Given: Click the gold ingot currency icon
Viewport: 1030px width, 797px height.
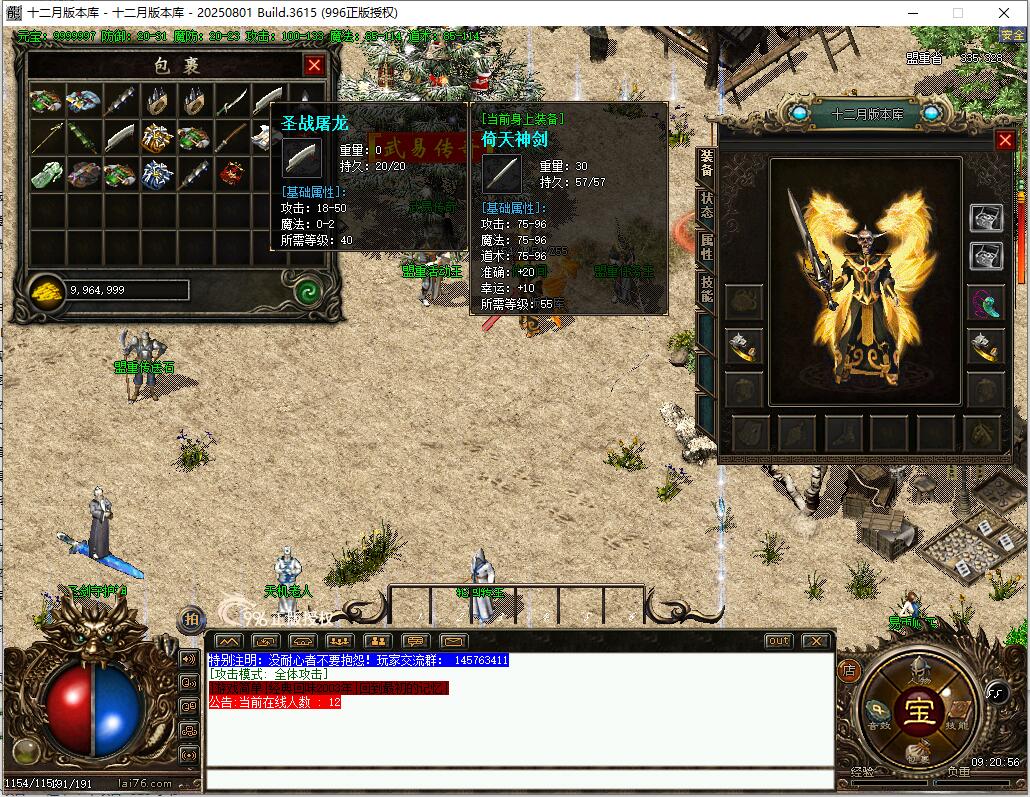Looking at the screenshot, I should 45,291.
